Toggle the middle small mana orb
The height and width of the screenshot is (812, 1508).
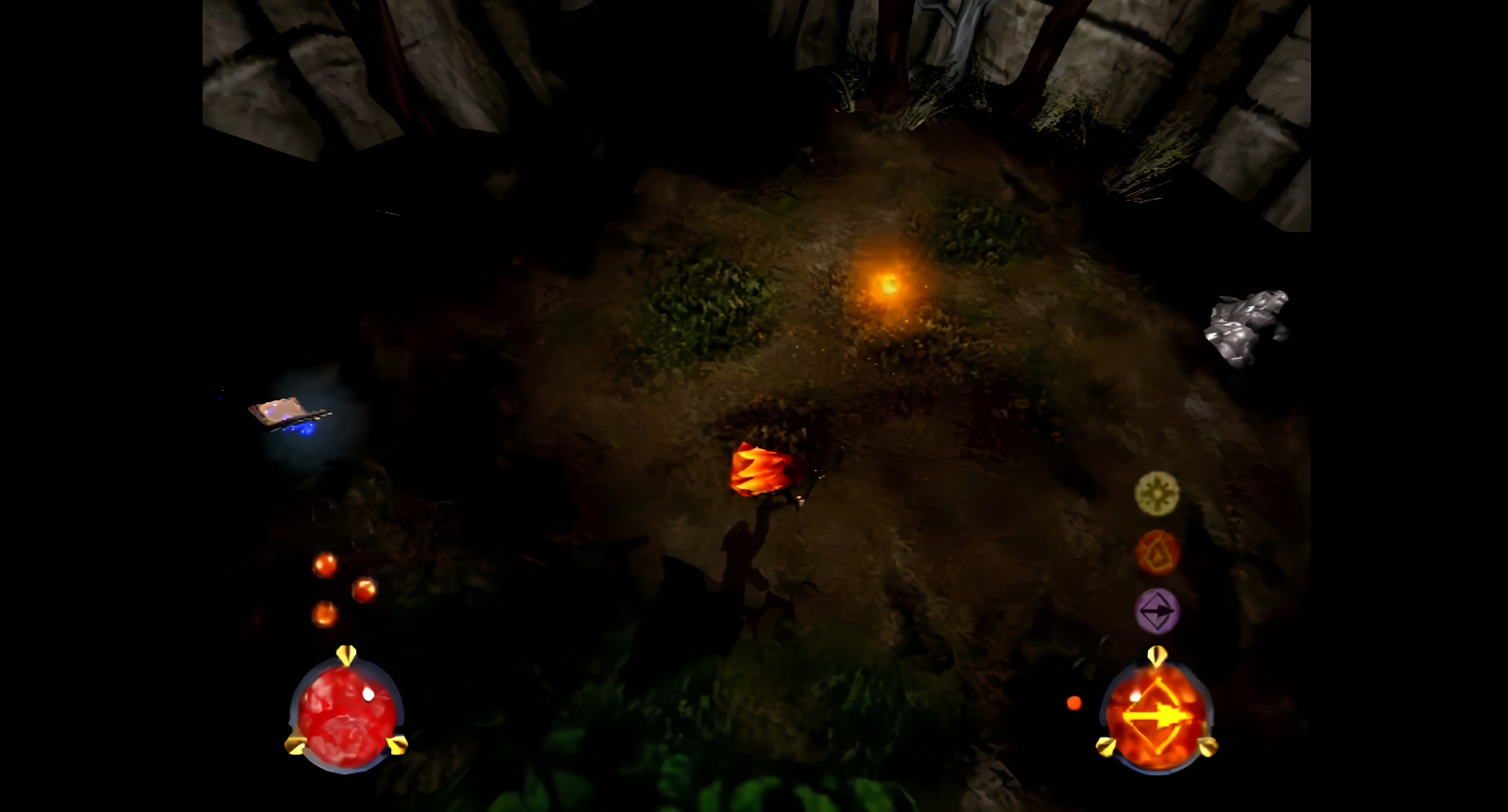pyautogui.click(x=363, y=591)
